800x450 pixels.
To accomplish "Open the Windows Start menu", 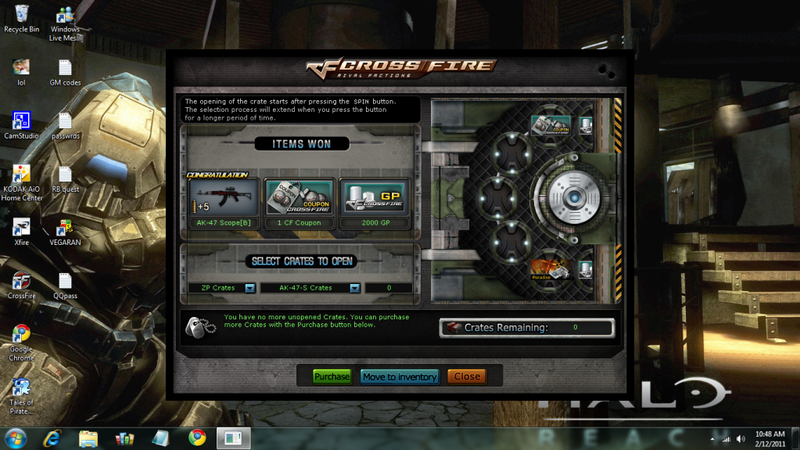I will (x=17, y=438).
